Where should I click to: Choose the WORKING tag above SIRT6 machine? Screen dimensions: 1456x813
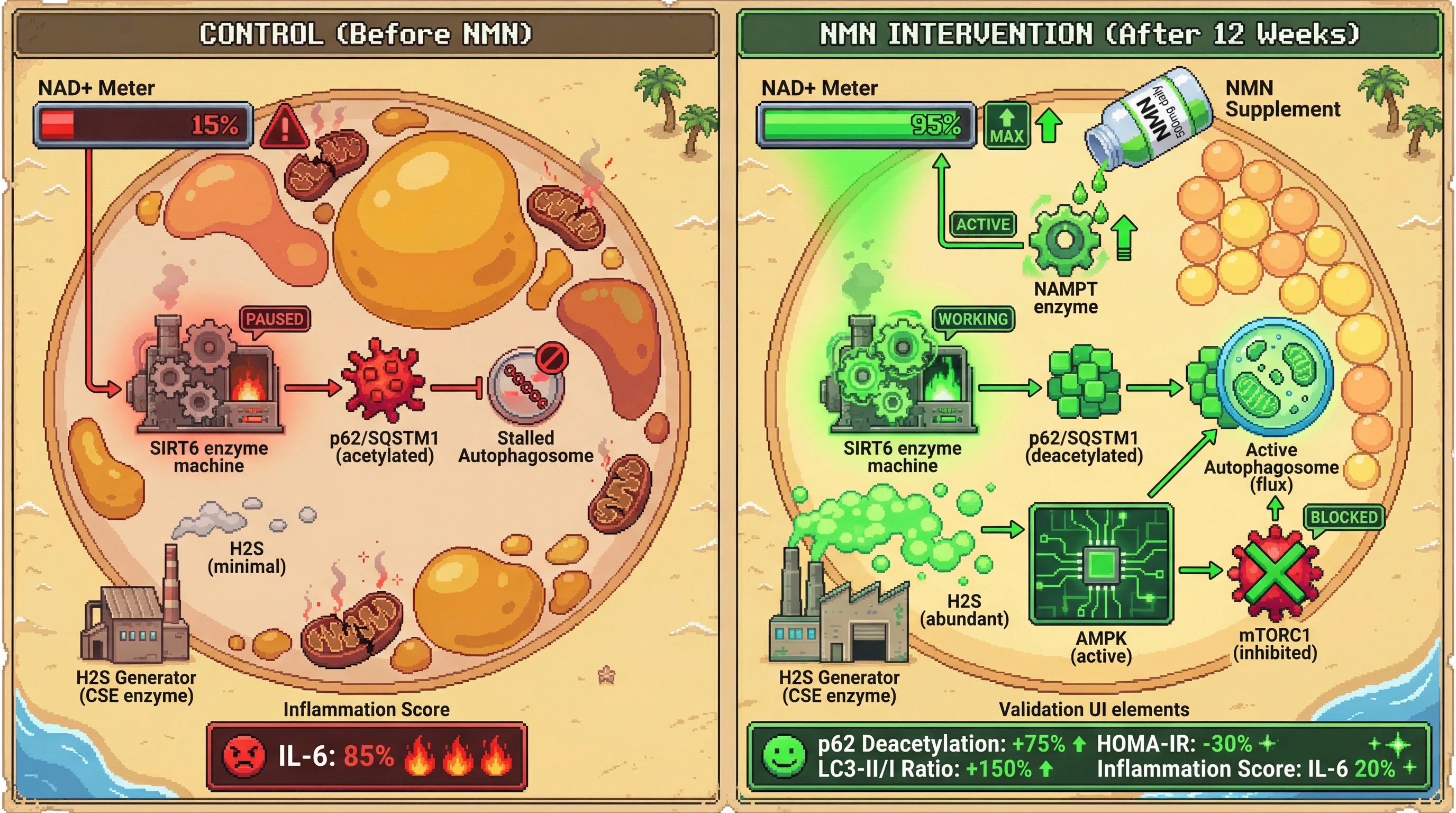[973, 320]
